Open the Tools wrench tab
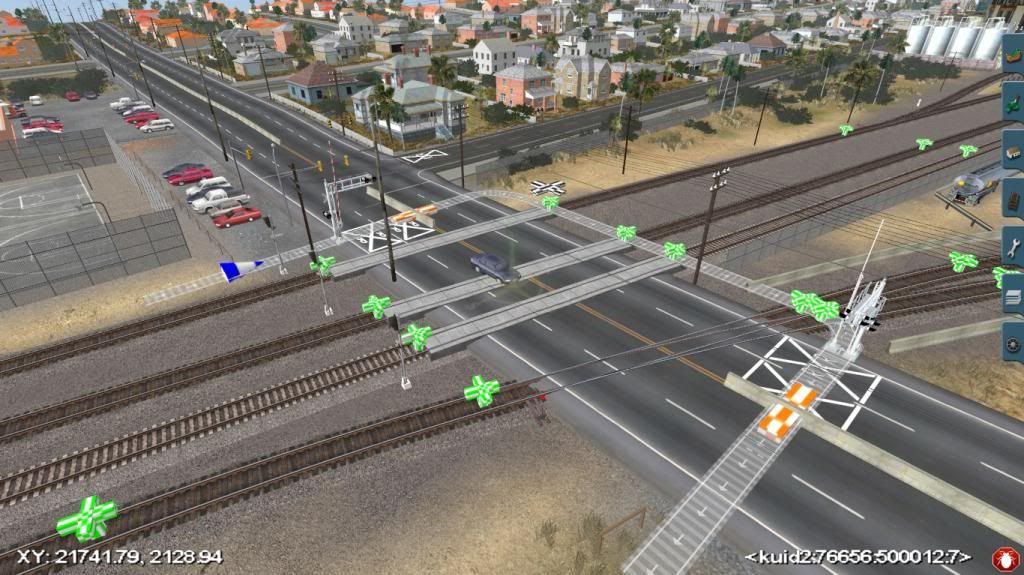Image resolution: width=1024 pixels, height=575 pixels. click(x=1013, y=247)
